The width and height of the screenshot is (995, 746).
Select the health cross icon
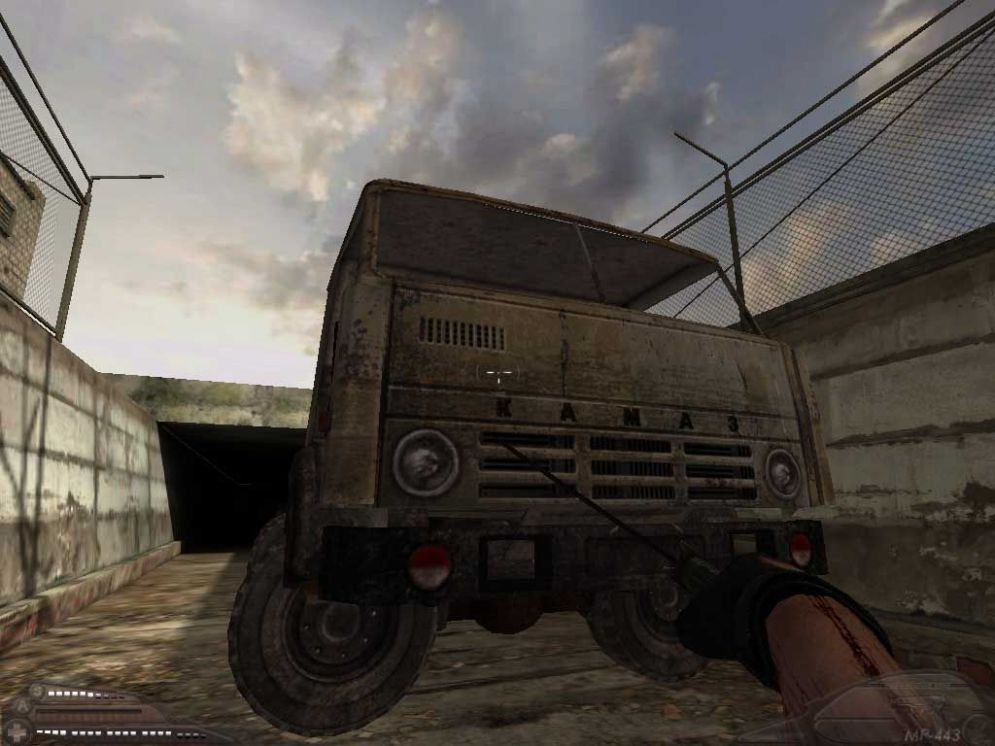pyautogui.click(x=17, y=733)
